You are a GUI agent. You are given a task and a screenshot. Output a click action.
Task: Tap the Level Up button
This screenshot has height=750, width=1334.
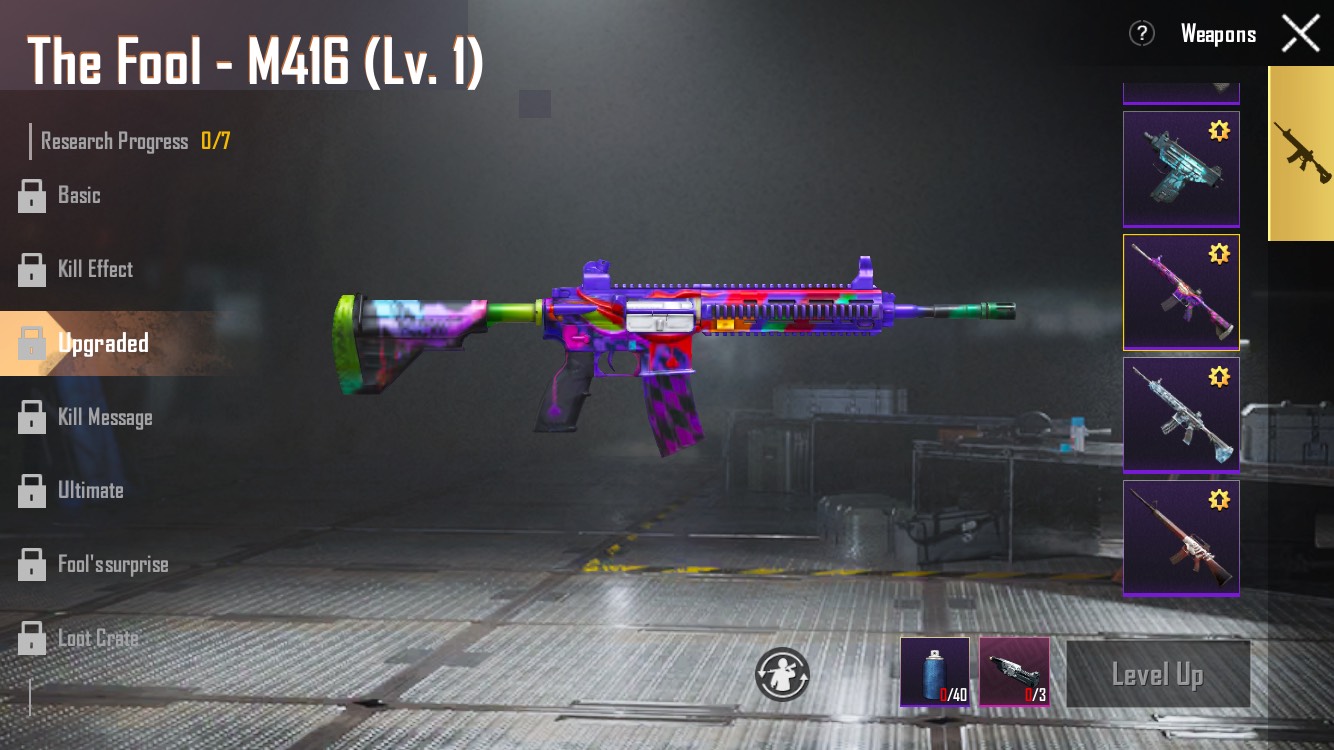tap(1157, 675)
